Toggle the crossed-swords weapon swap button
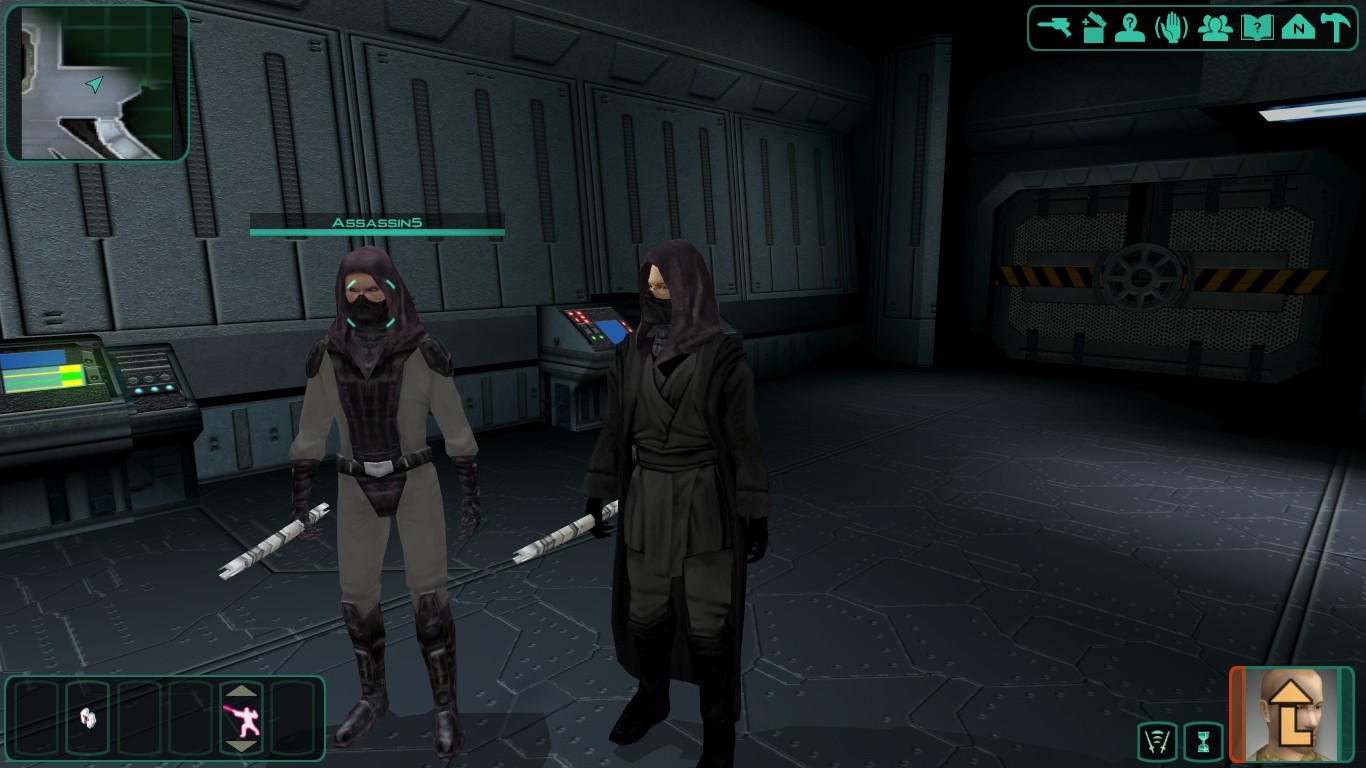 click(1157, 742)
